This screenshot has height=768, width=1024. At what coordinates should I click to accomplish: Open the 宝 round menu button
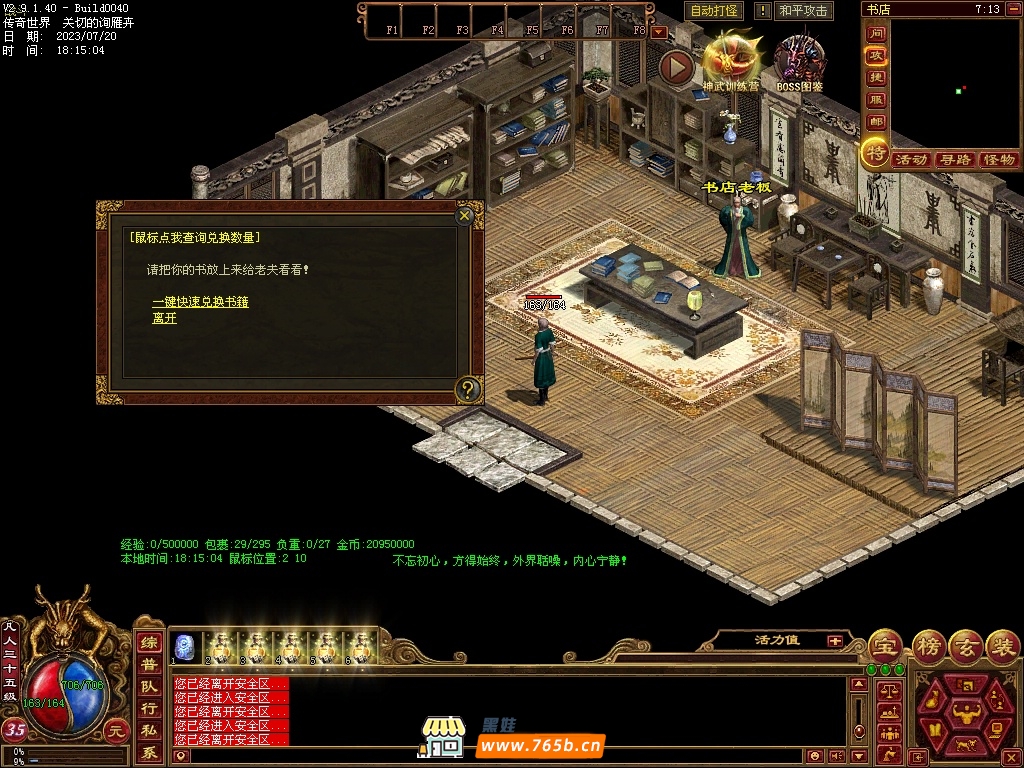tap(884, 644)
